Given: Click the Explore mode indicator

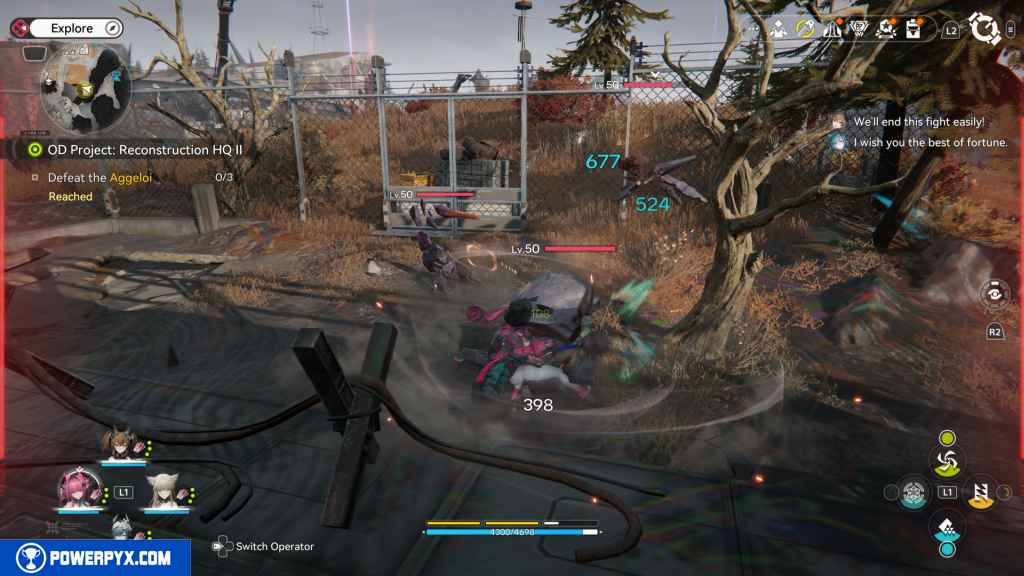Looking at the screenshot, I should 72,29.
